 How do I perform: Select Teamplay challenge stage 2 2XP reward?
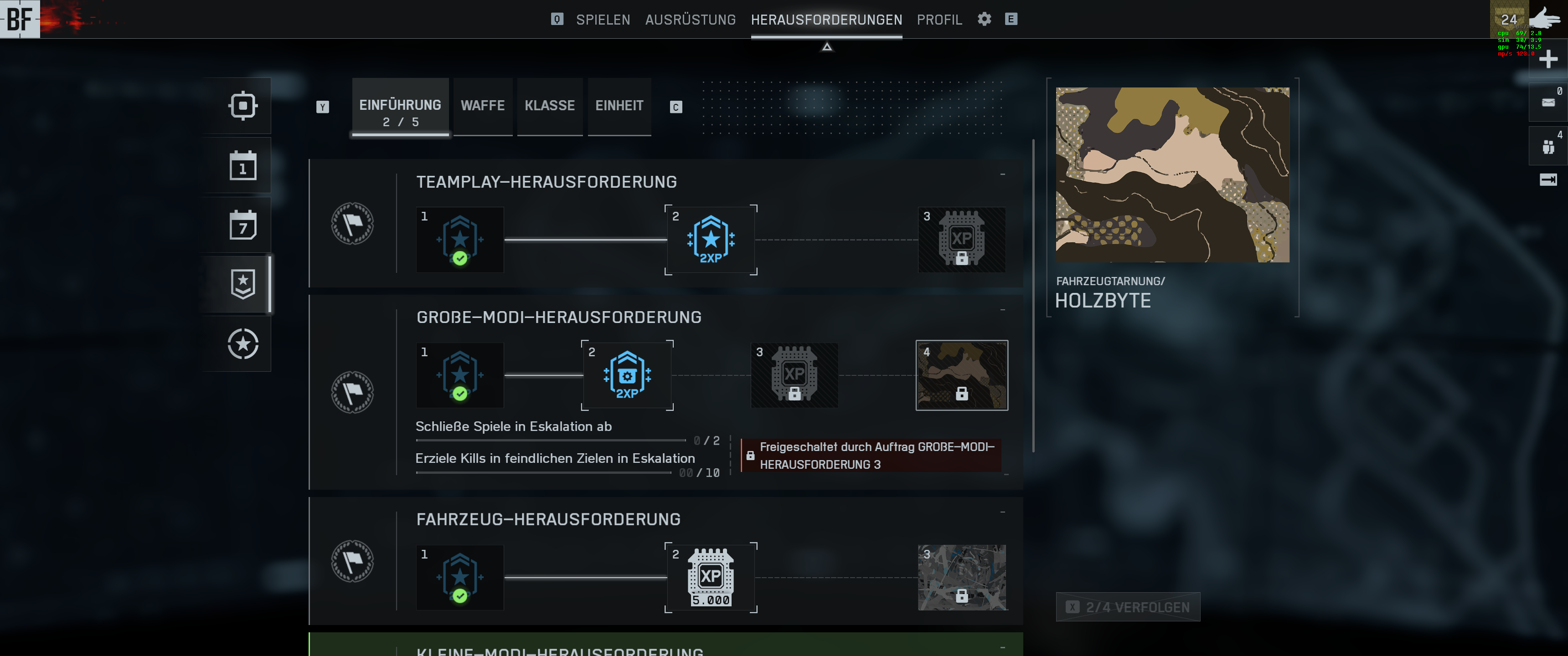pos(710,240)
